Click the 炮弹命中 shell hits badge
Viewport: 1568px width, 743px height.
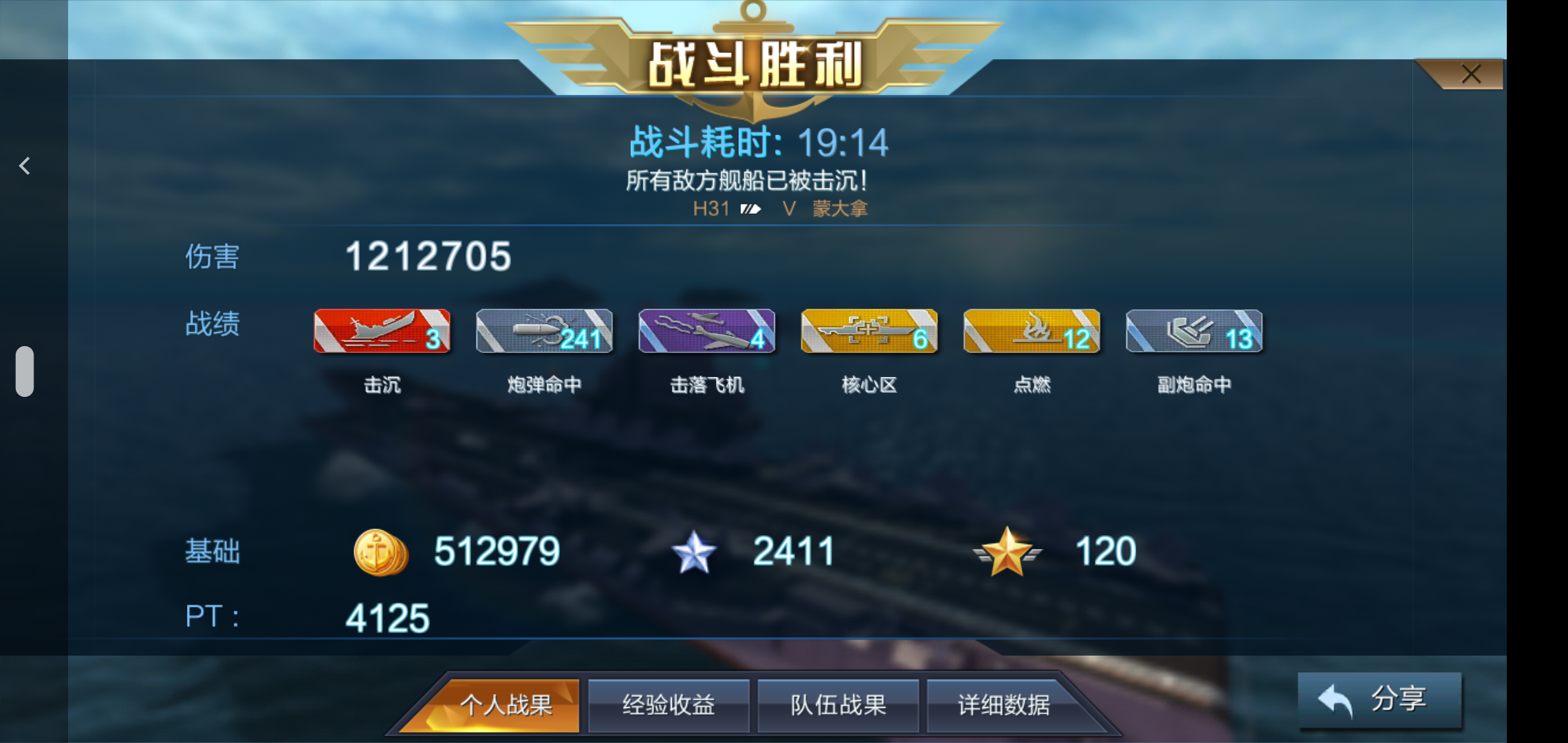pyautogui.click(x=543, y=332)
